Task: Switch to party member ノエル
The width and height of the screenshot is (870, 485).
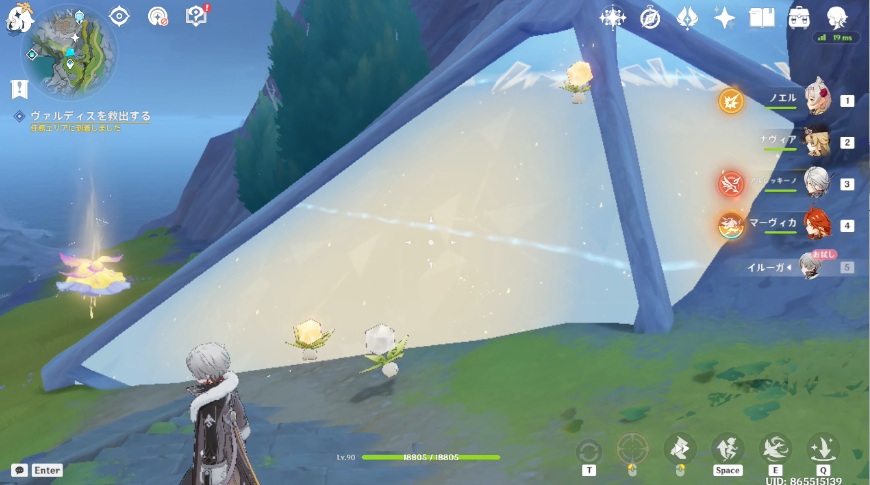Action: 818,100
